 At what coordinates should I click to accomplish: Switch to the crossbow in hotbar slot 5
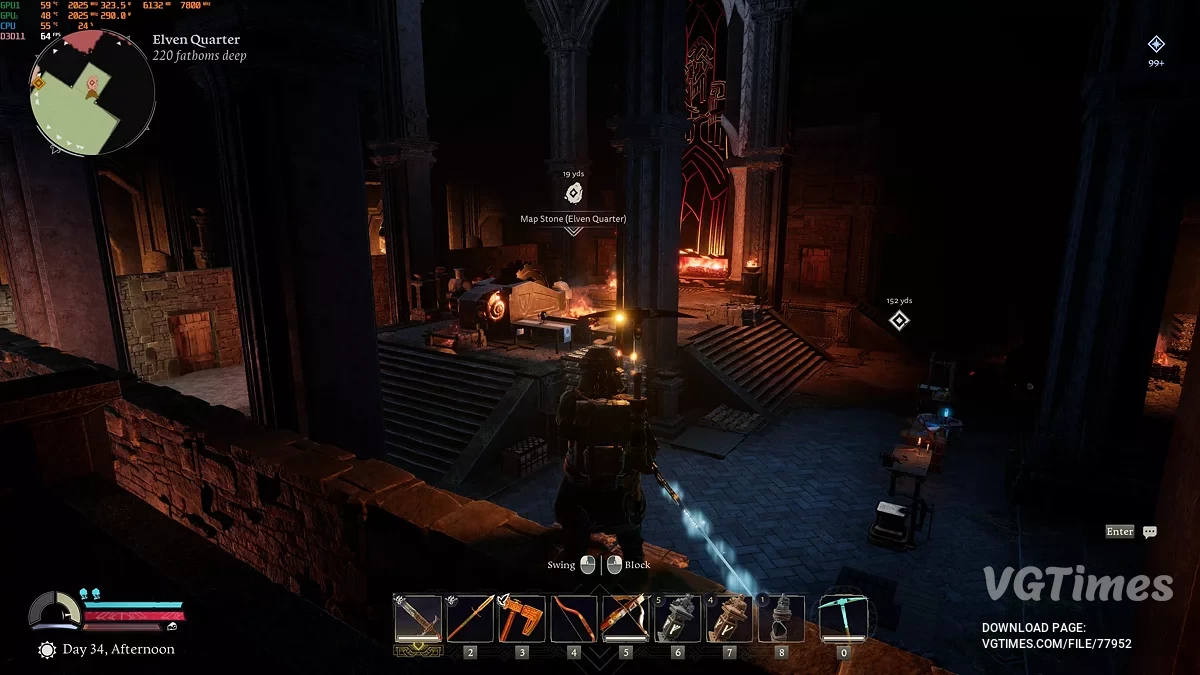coord(626,618)
